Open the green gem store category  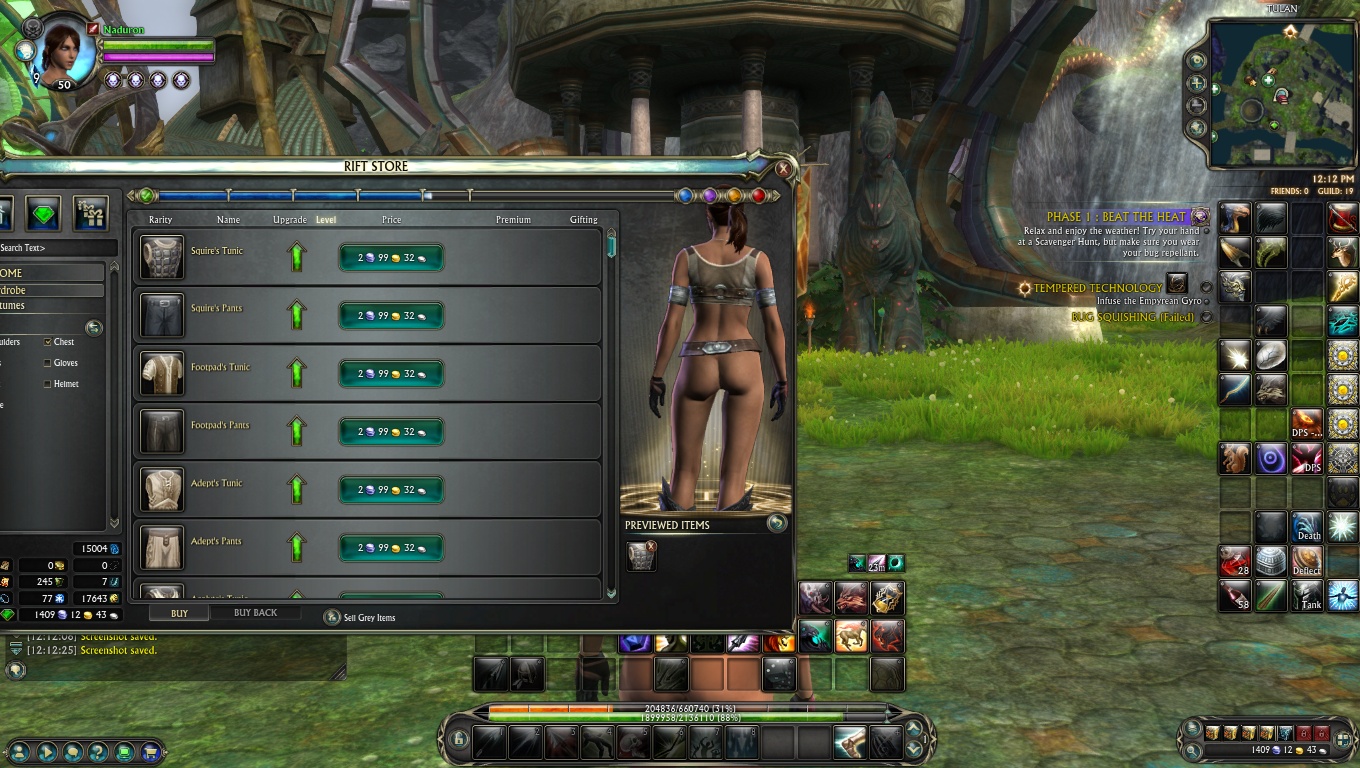pyautogui.click(x=43, y=212)
